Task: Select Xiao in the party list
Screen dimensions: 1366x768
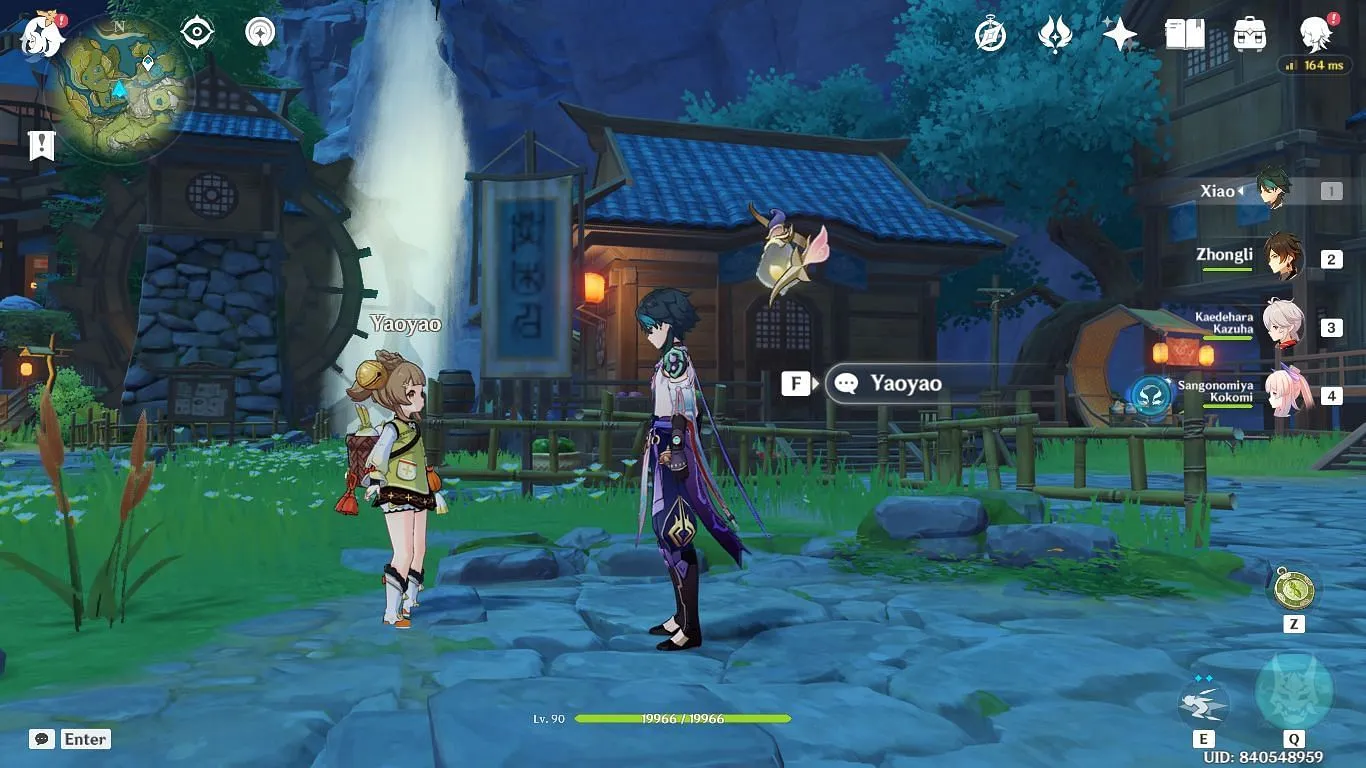Action: (x=1272, y=190)
